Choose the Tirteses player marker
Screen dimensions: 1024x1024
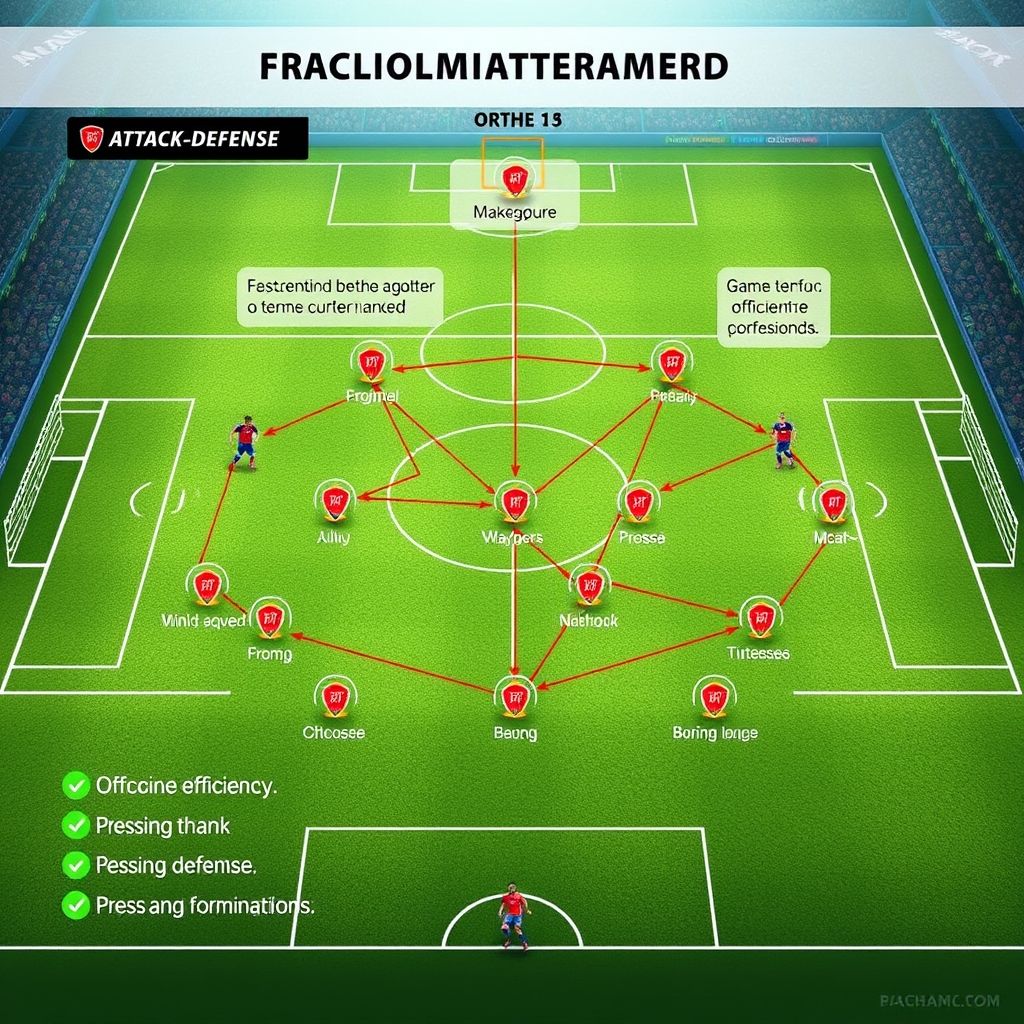pyautogui.click(x=756, y=618)
